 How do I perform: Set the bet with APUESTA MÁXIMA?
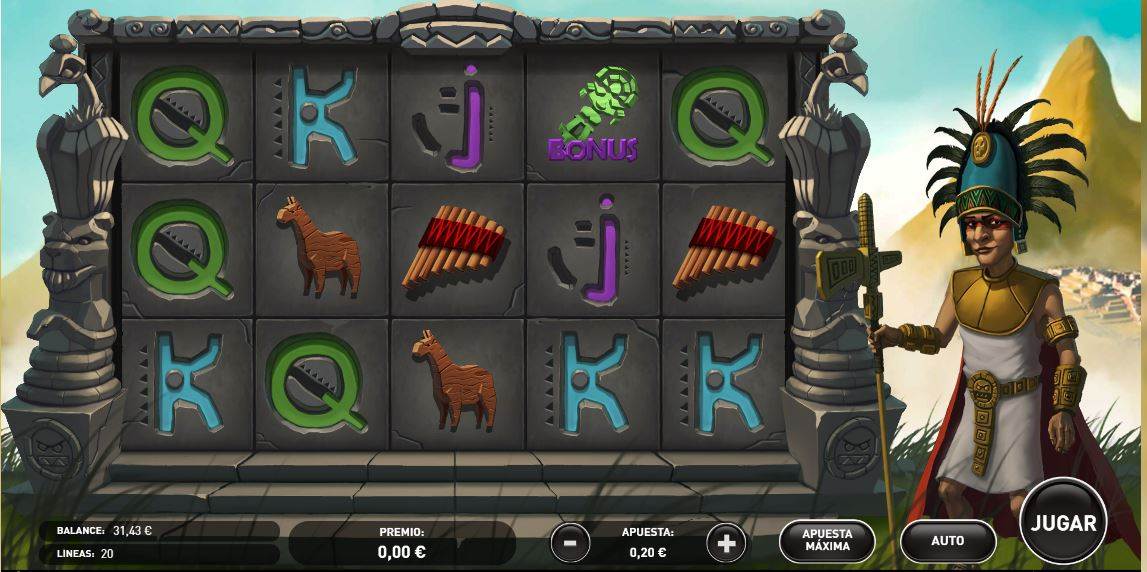coord(827,541)
